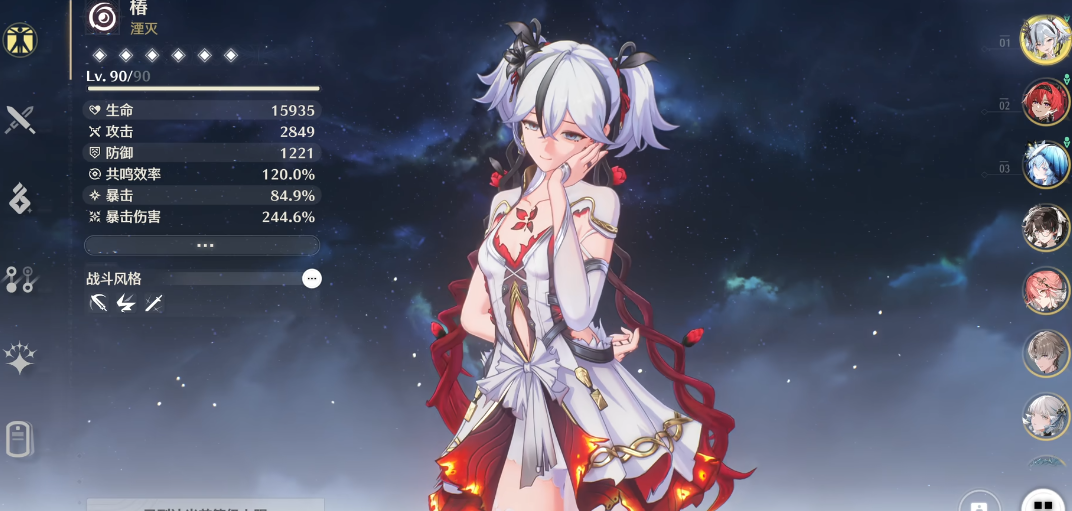Click the gold-ringed selected character portrait
Image resolution: width=1072 pixels, height=511 pixels.
click(x=1045, y=38)
